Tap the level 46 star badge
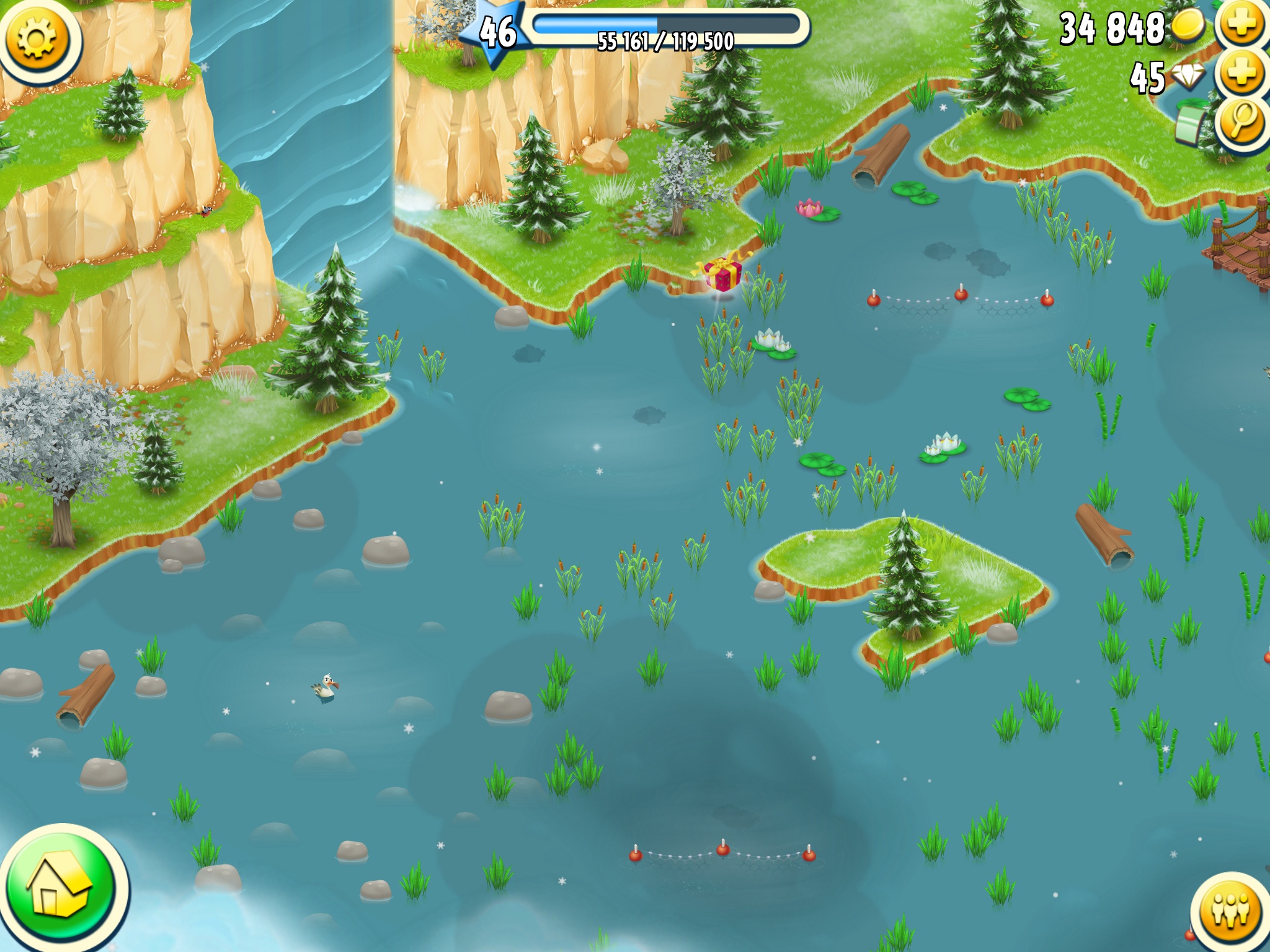The image size is (1270, 952). pyautogui.click(x=497, y=31)
